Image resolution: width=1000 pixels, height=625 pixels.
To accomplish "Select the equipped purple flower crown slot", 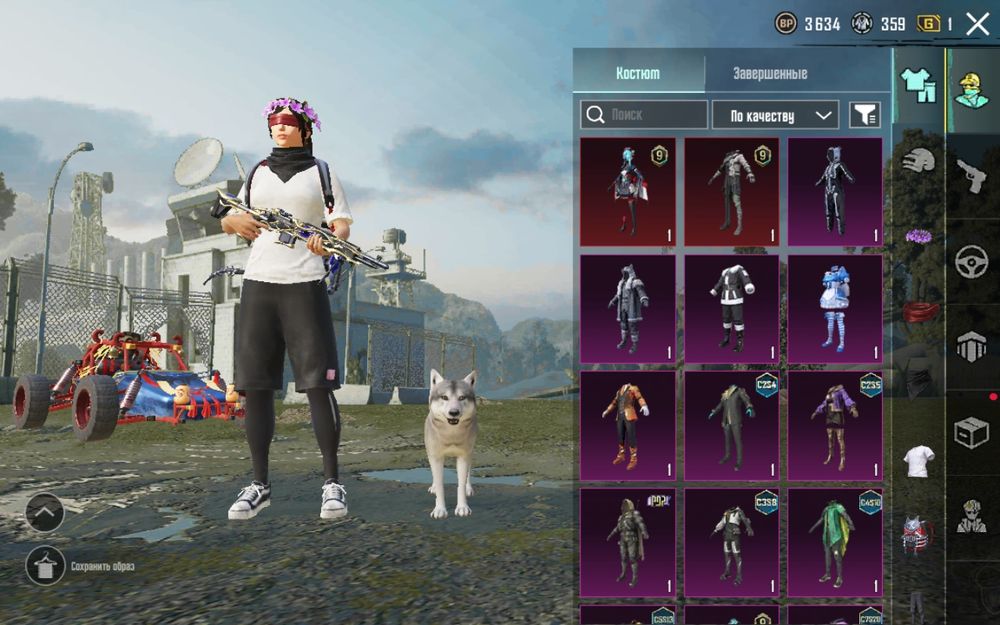I will [x=918, y=237].
